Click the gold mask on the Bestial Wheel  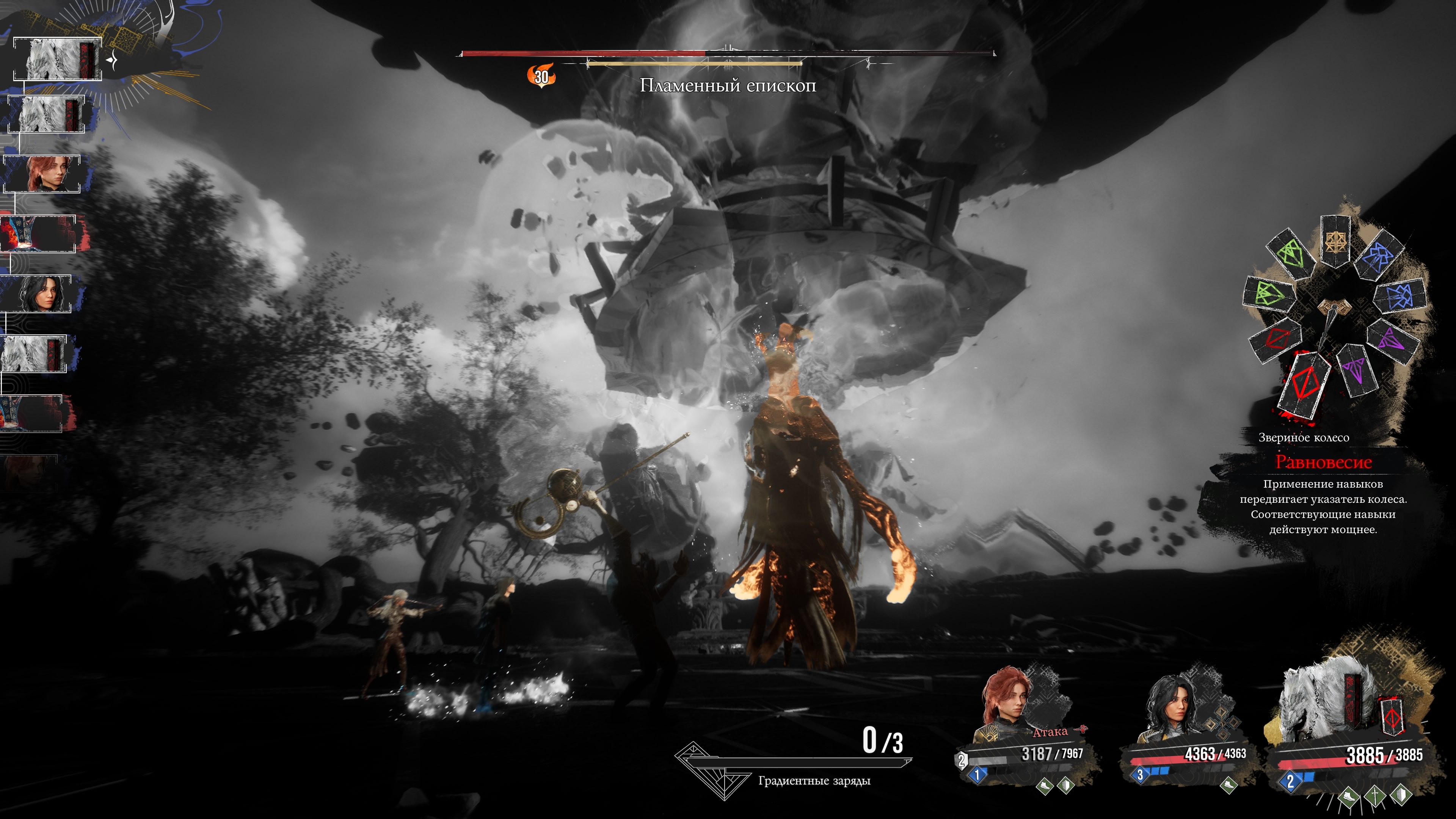[1335, 242]
